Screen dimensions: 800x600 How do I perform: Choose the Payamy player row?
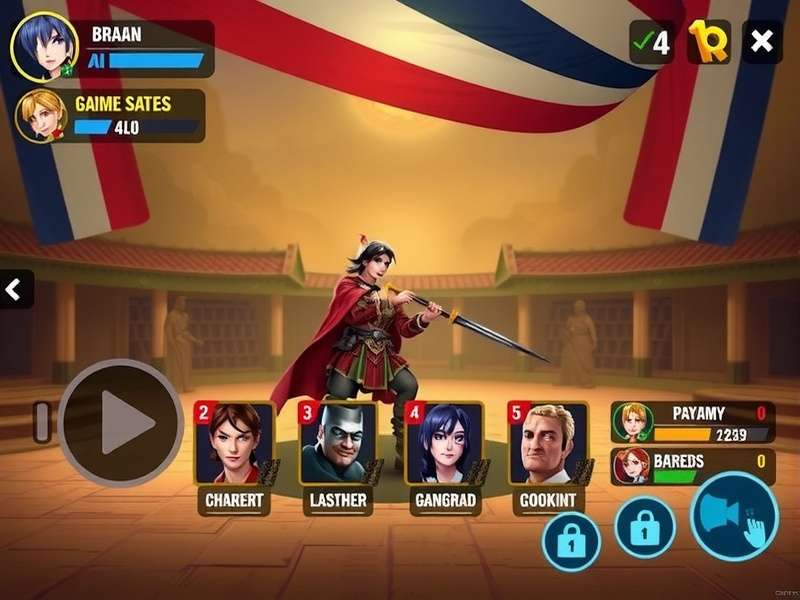[692, 422]
